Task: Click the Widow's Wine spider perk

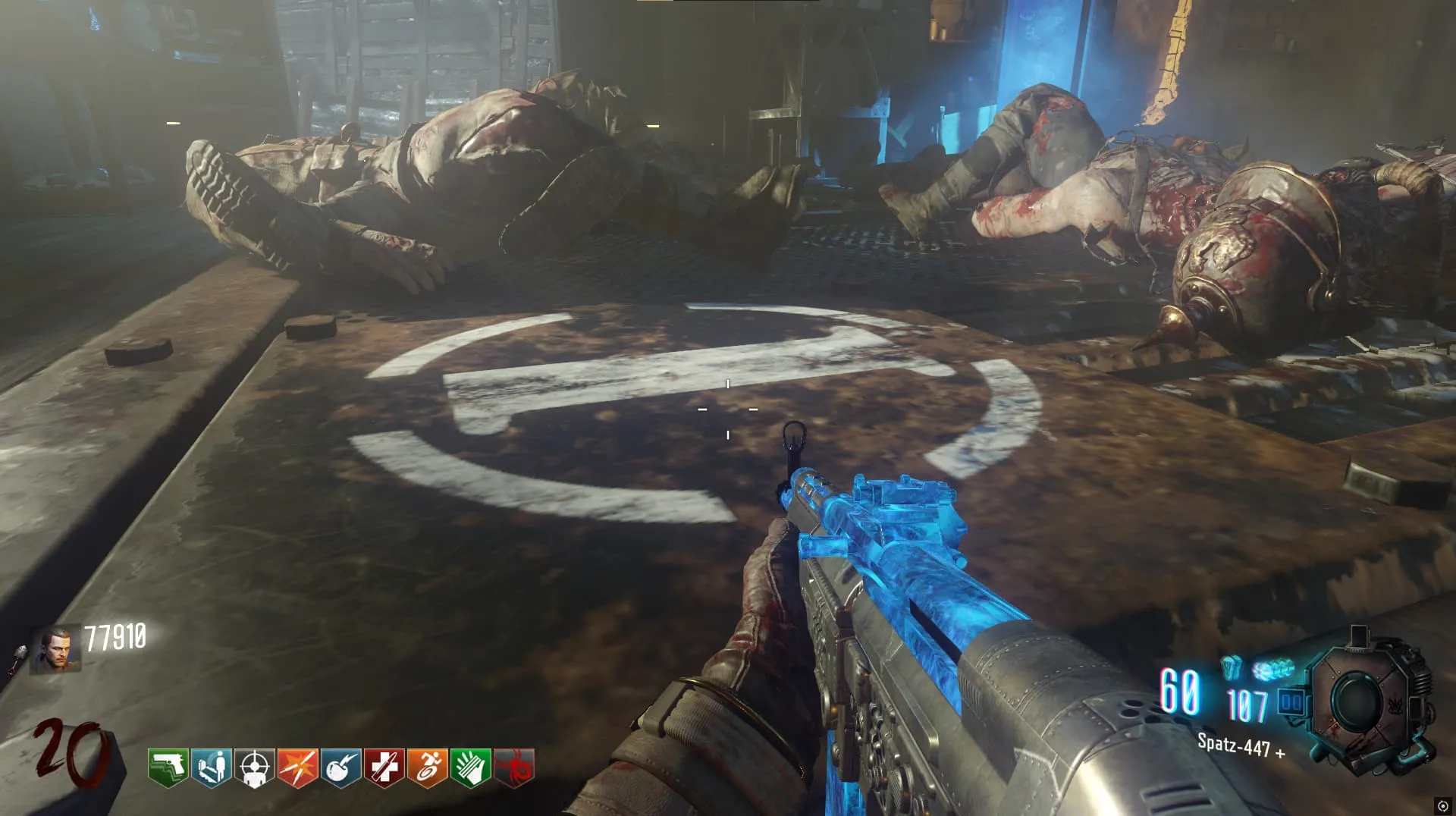Action: coord(513,767)
